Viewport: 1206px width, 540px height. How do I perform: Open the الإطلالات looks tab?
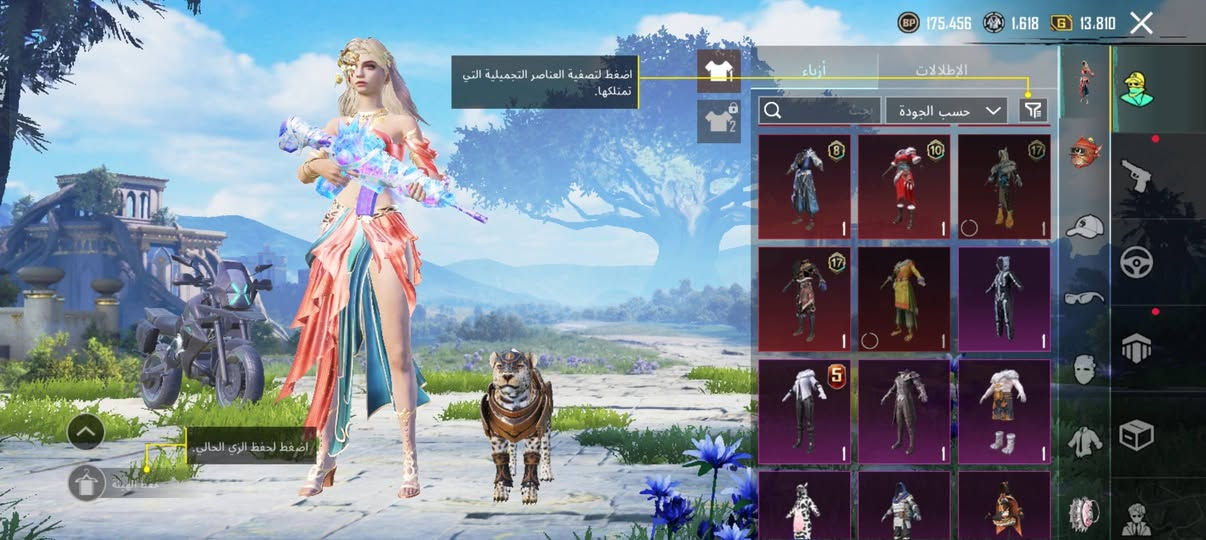pyautogui.click(x=941, y=70)
